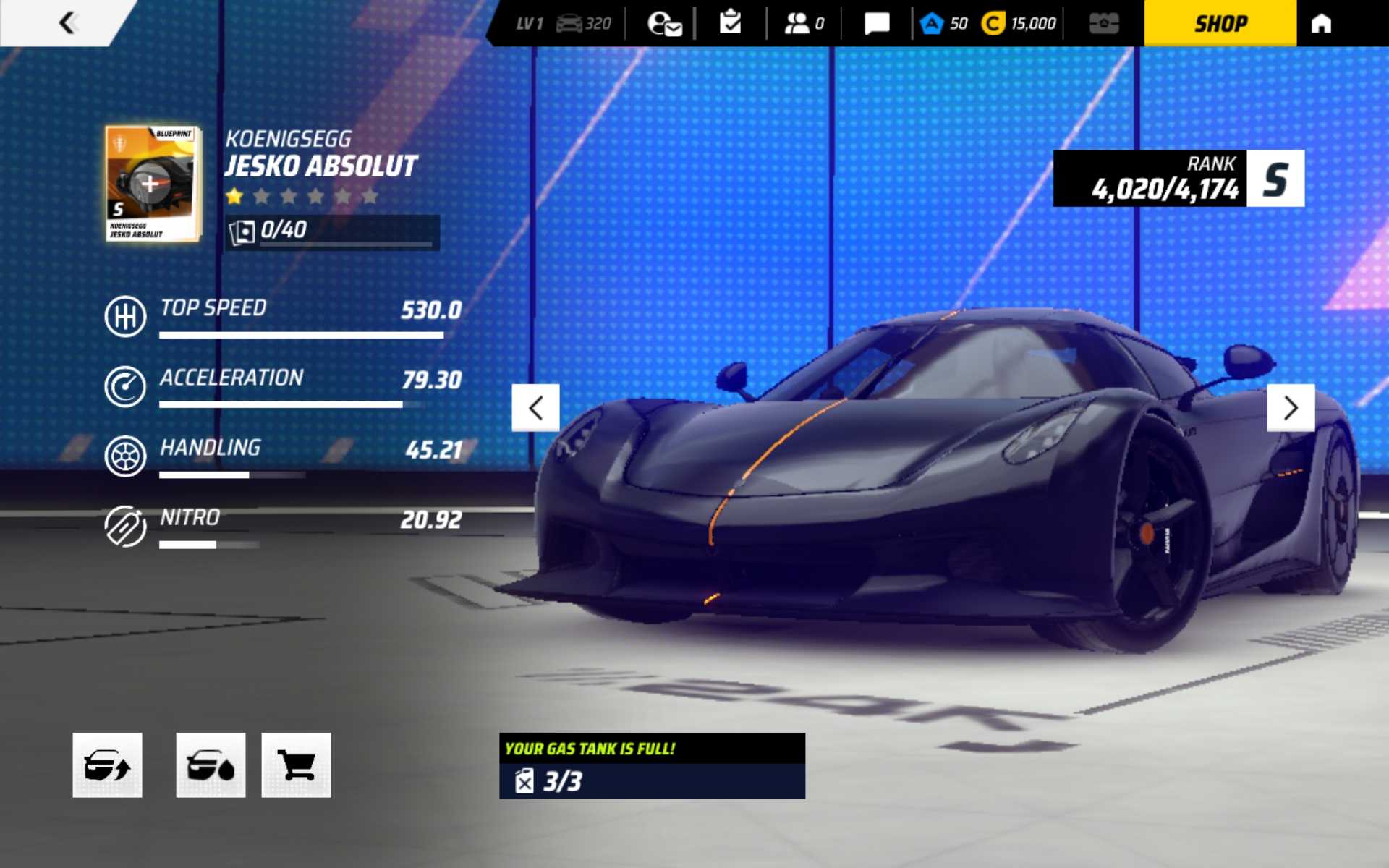
Task: Select the Jesko Absolut blueprint card
Action: click(x=153, y=184)
